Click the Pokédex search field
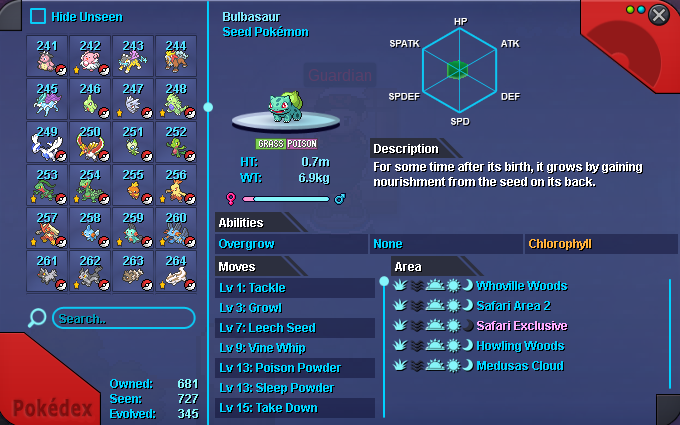Image resolution: width=680 pixels, height=425 pixels. pyautogui.click(x=122, y=318)
